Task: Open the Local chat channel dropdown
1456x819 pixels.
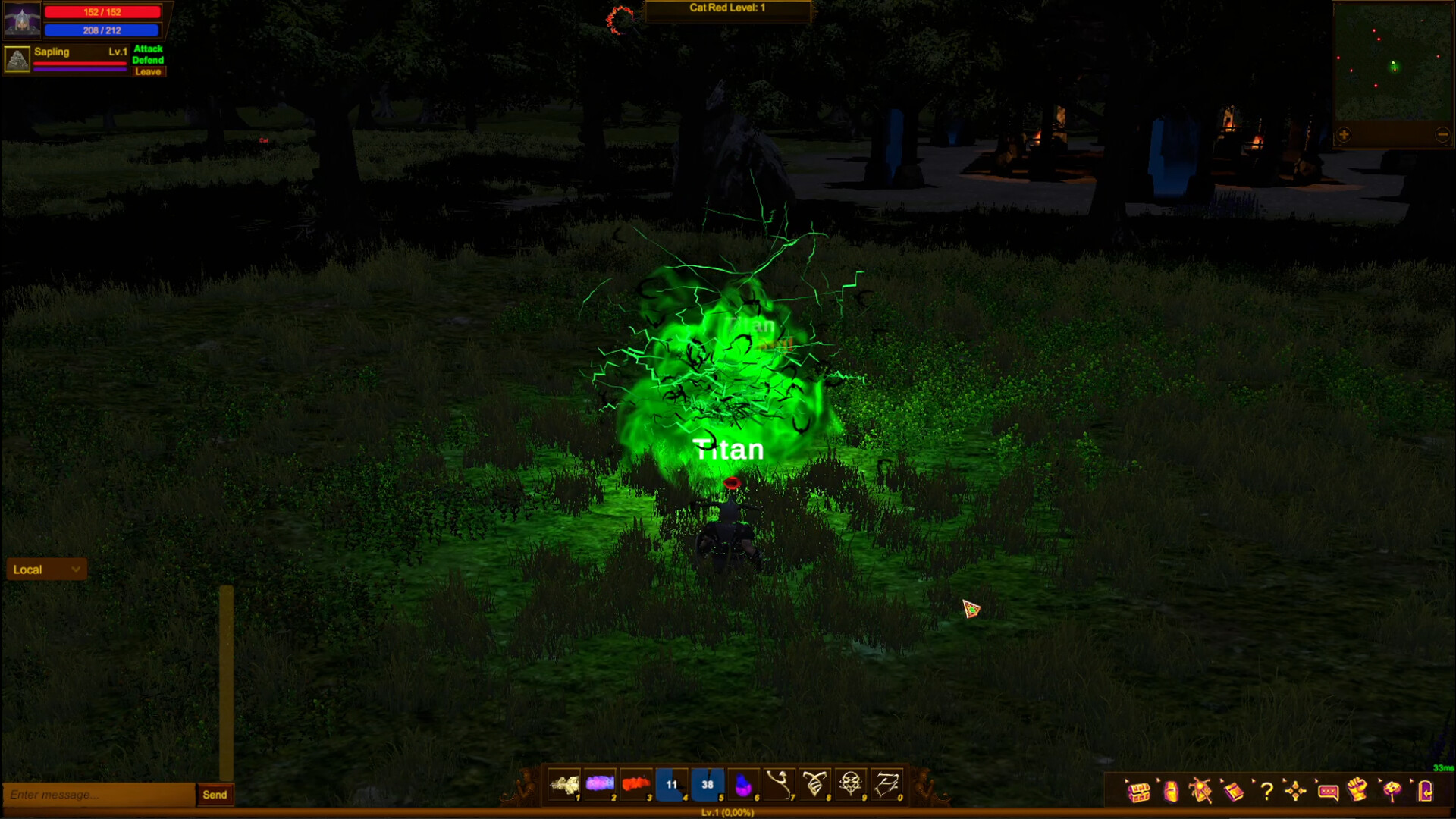Action: tap(45, 569)
